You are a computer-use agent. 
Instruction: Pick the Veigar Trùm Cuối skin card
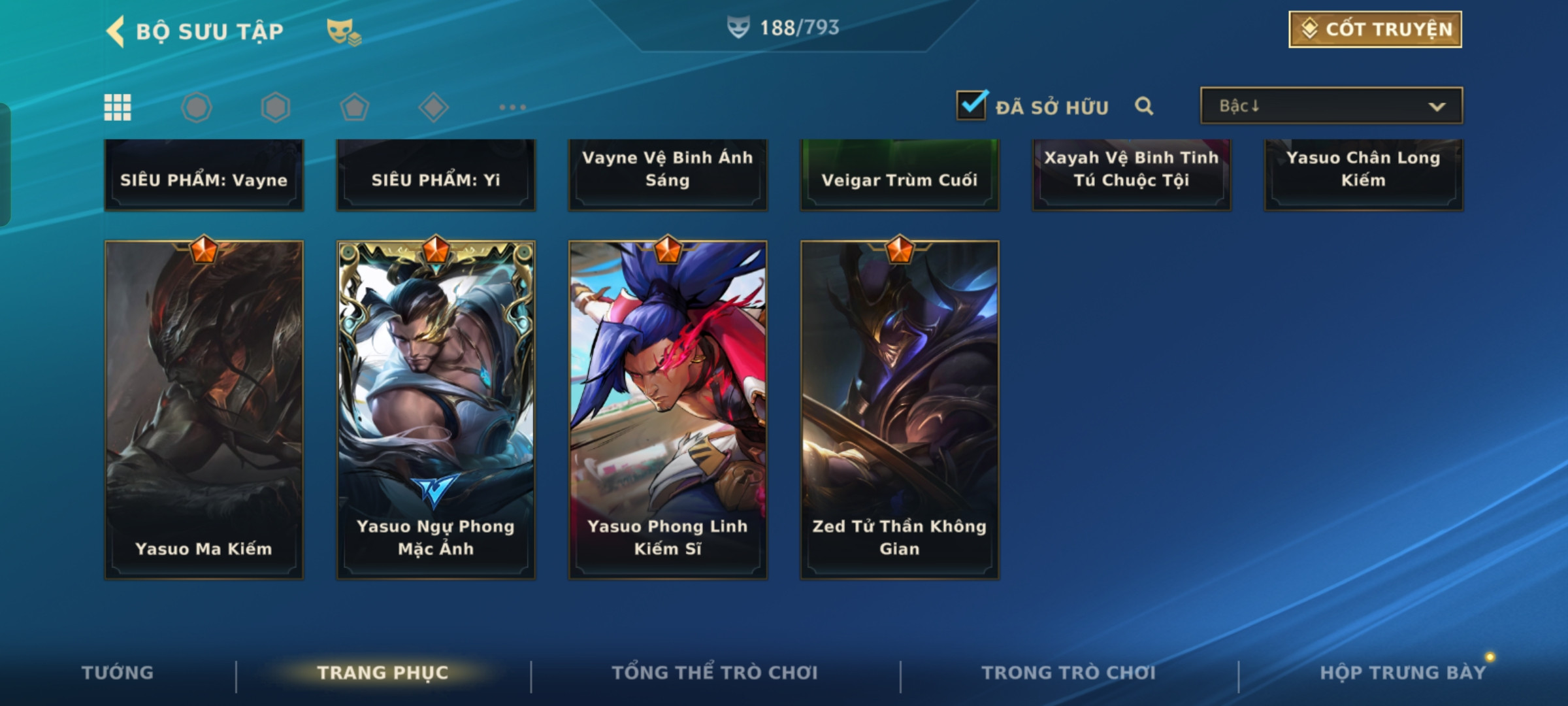[900, 175]
